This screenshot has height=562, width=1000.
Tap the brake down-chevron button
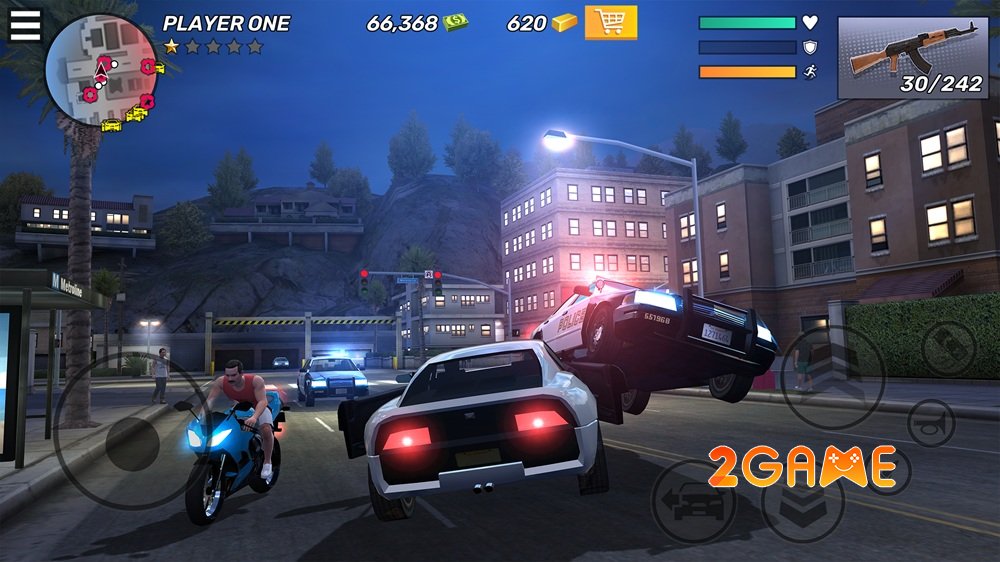[x=802, y=500]
